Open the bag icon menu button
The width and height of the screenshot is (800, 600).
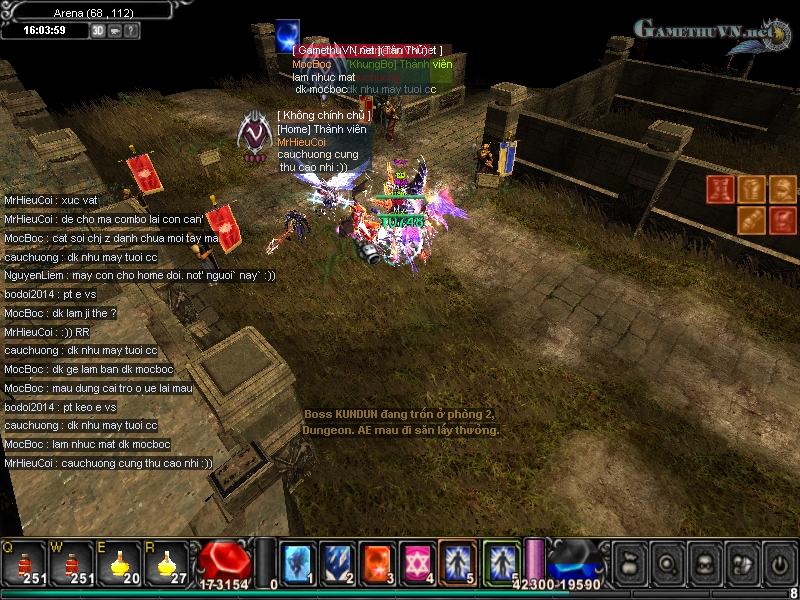[629, 563]
